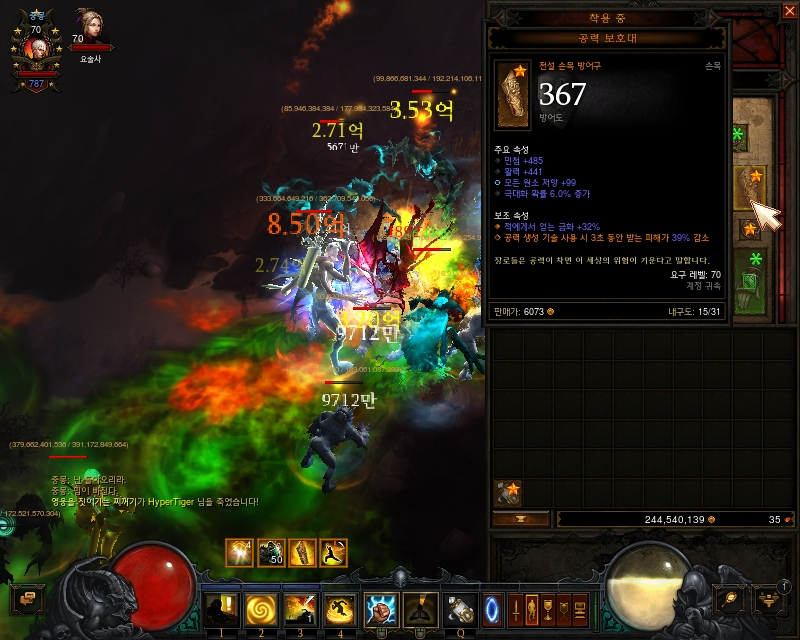Click the player portrait with white hair
800x640 pixels.
[37, 50]
